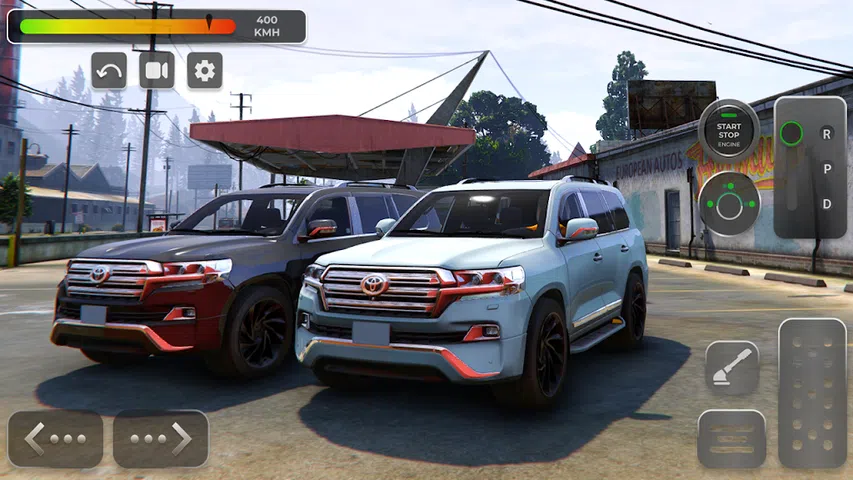853x480 pixels.
Task: Shift the gear selector to R
Action: tap(827, 133)
